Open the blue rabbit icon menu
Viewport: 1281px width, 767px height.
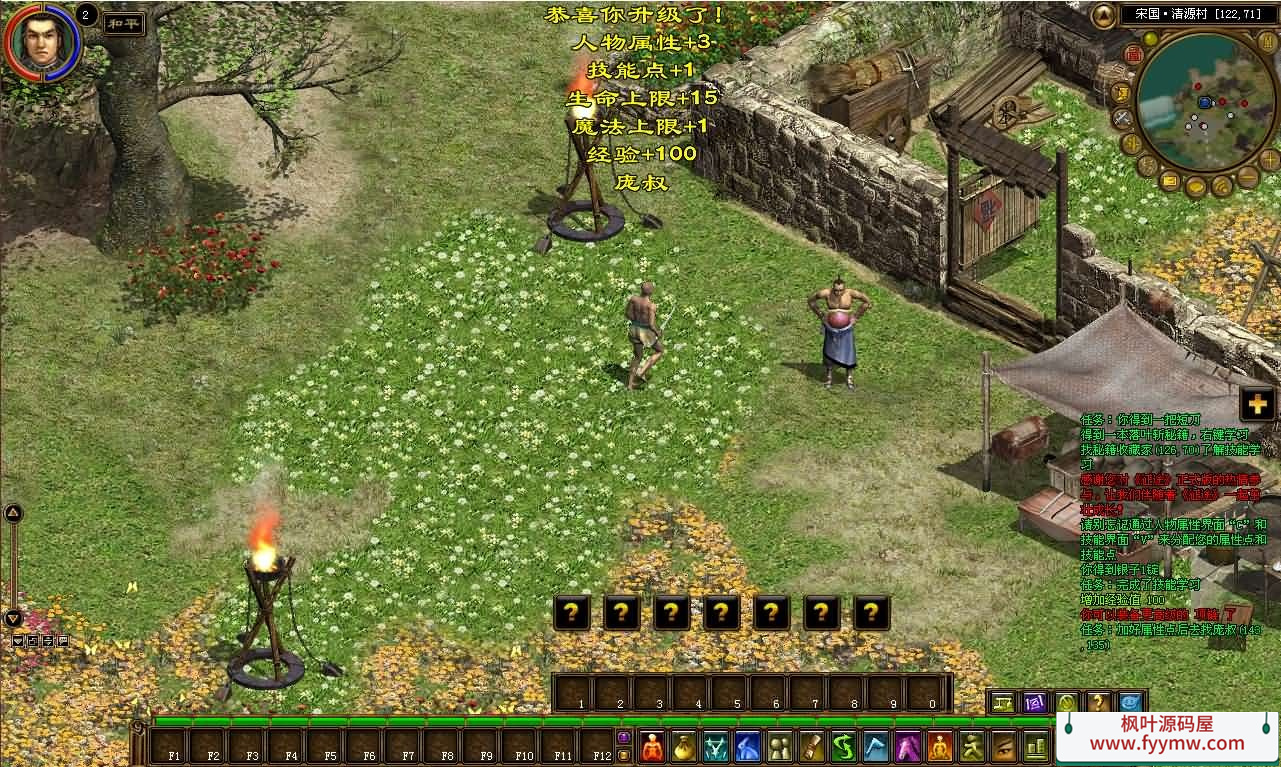click(748, 746)
